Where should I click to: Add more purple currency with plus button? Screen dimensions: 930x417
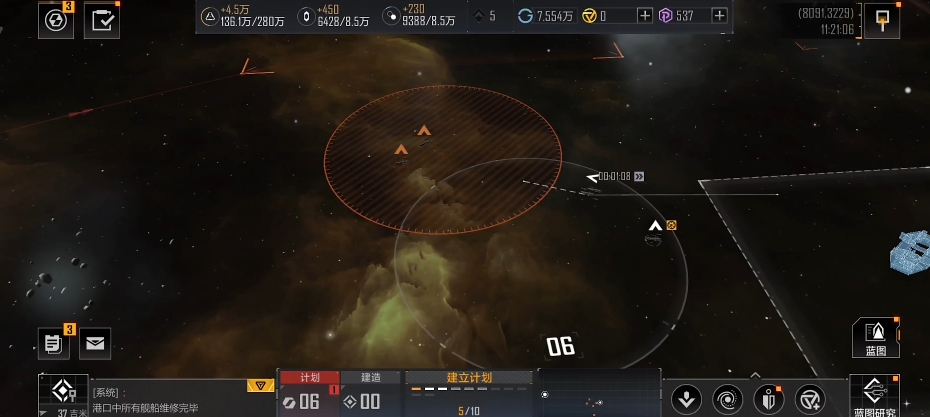pos(719,15)
